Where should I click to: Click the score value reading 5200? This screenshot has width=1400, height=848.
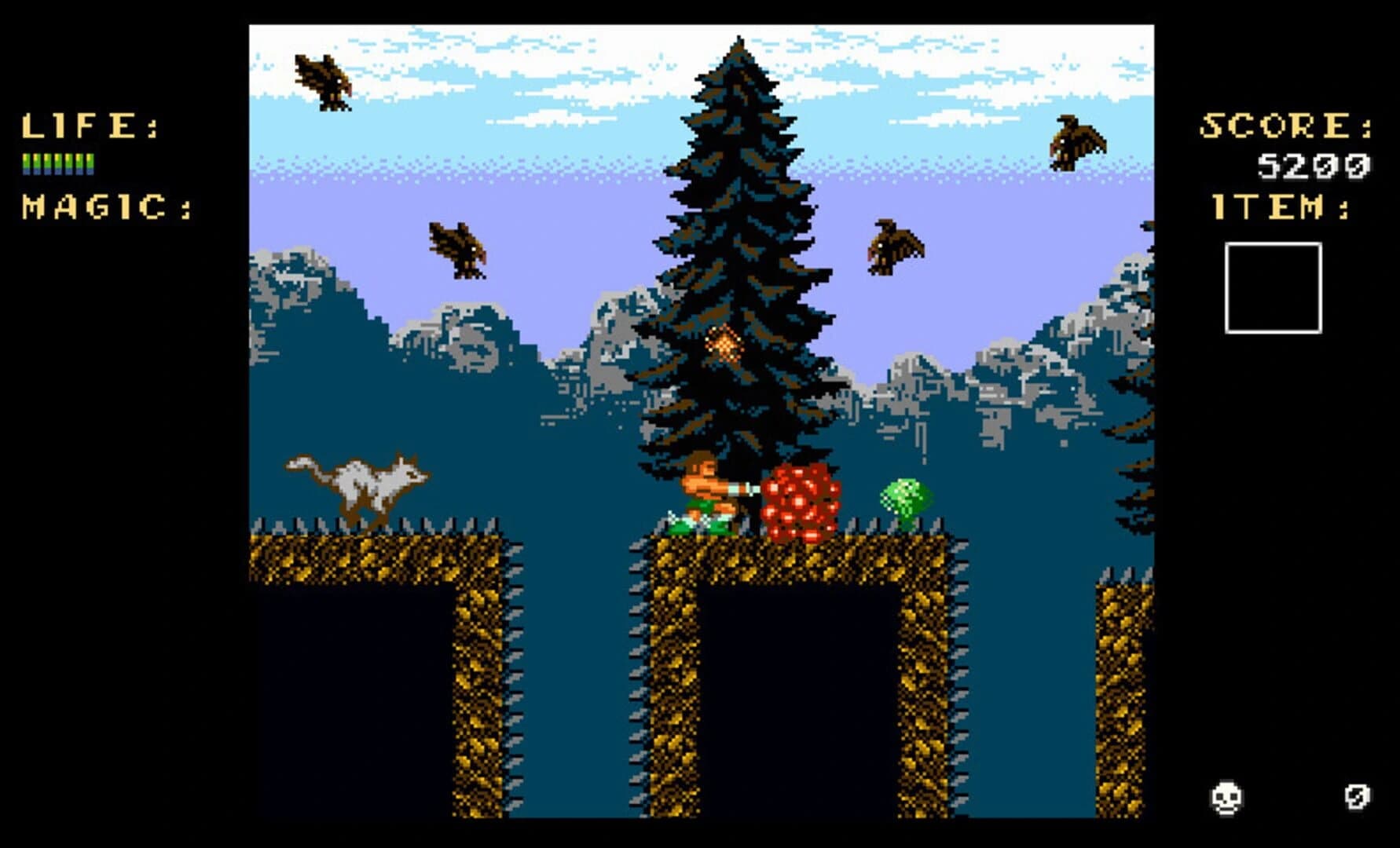tap(1314, 163)
